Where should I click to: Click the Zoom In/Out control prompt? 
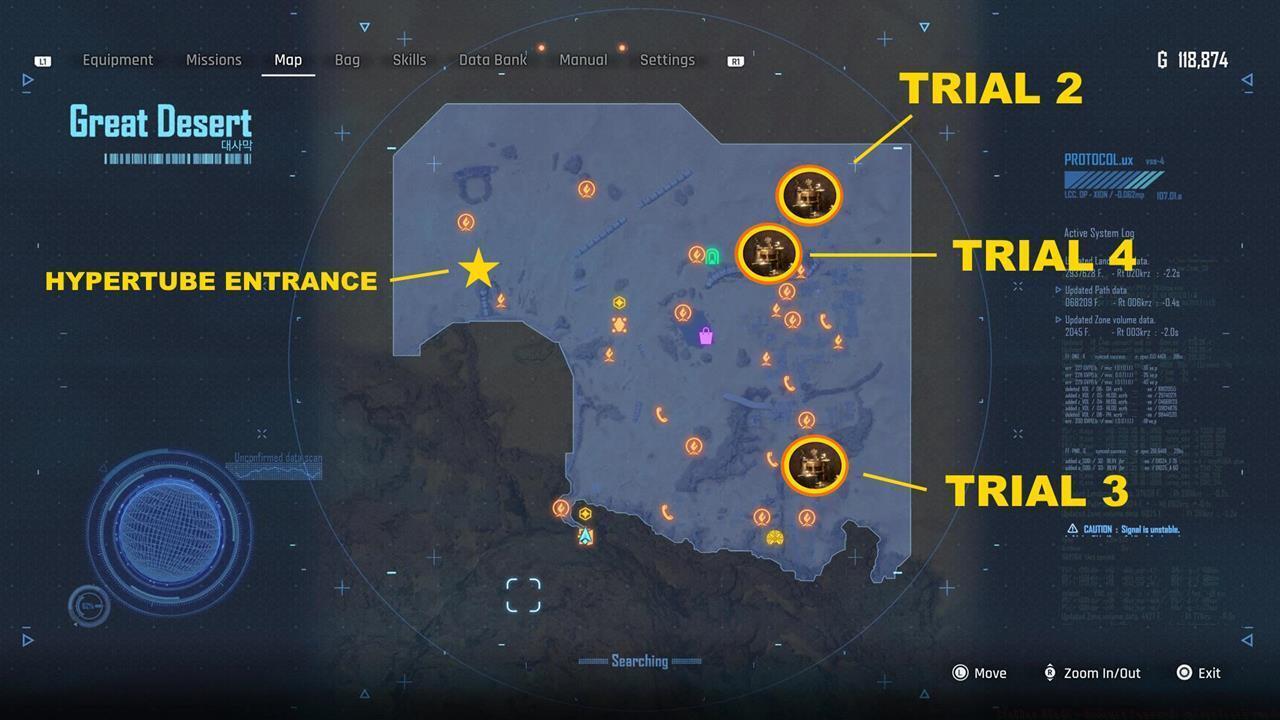[1091, 673]
